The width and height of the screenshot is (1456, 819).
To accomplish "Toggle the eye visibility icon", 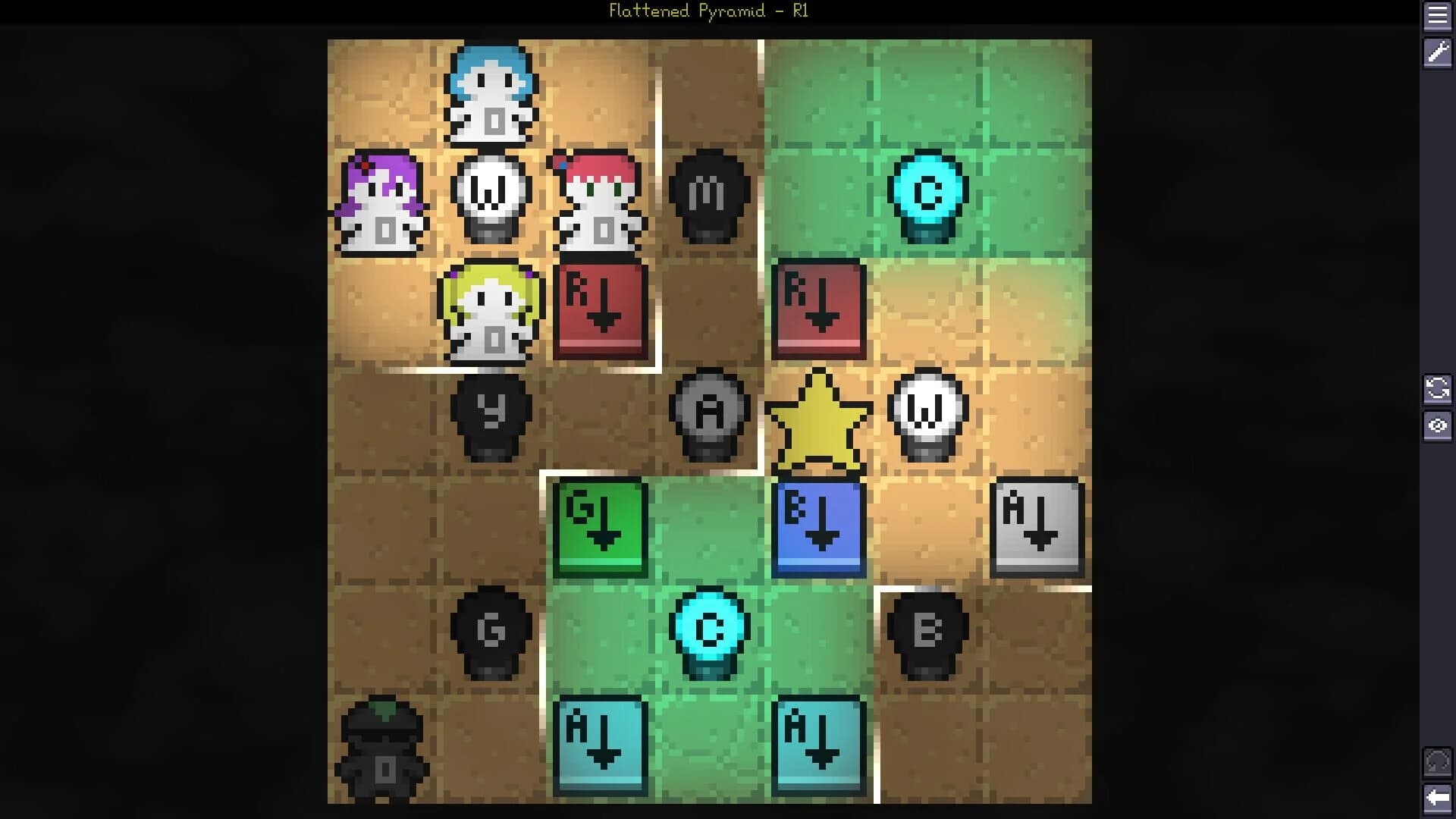I will tap(1439, 426).
